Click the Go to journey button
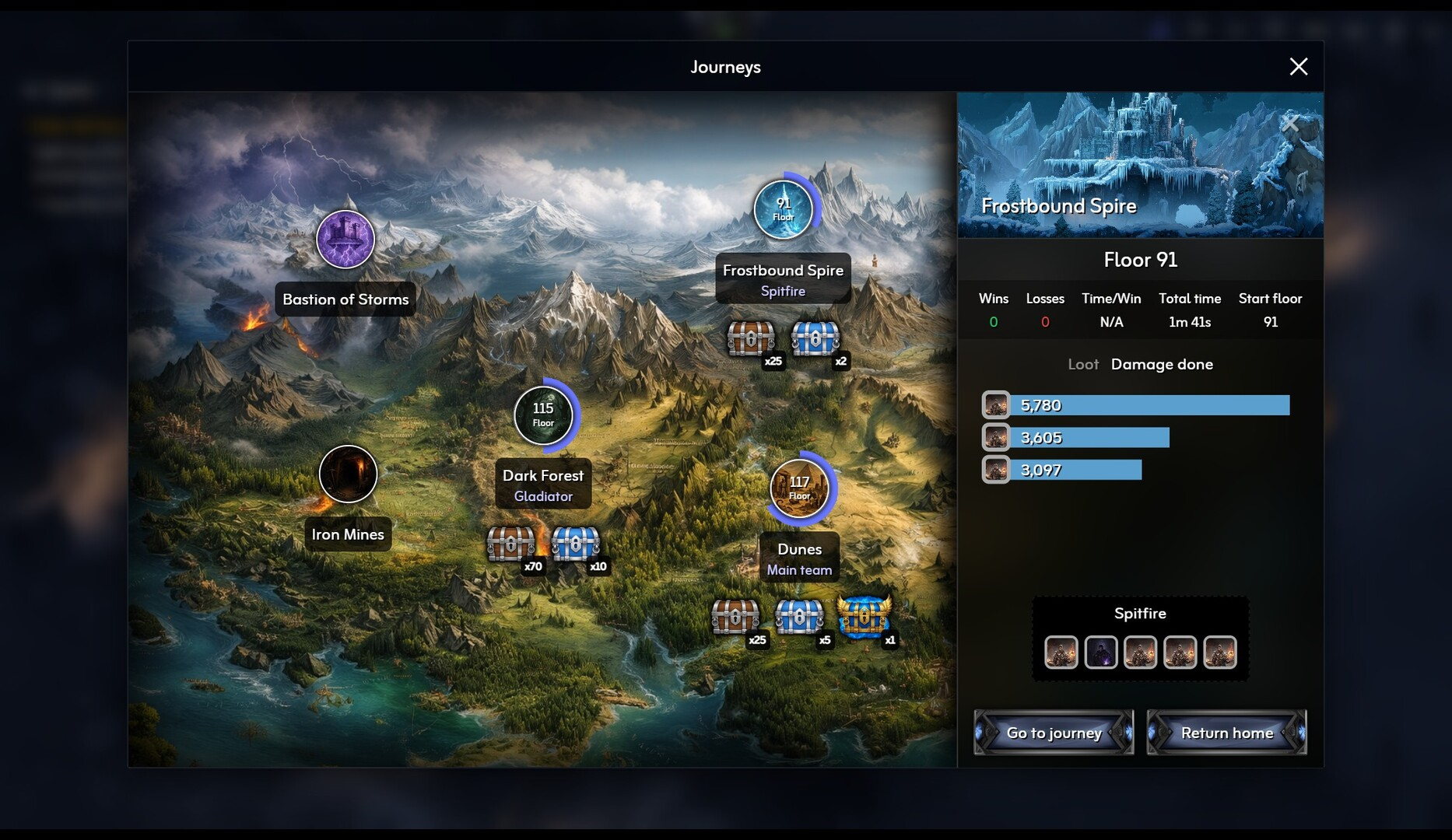Viewport: 1452px width, 840px height. (x=1054, y=733)
